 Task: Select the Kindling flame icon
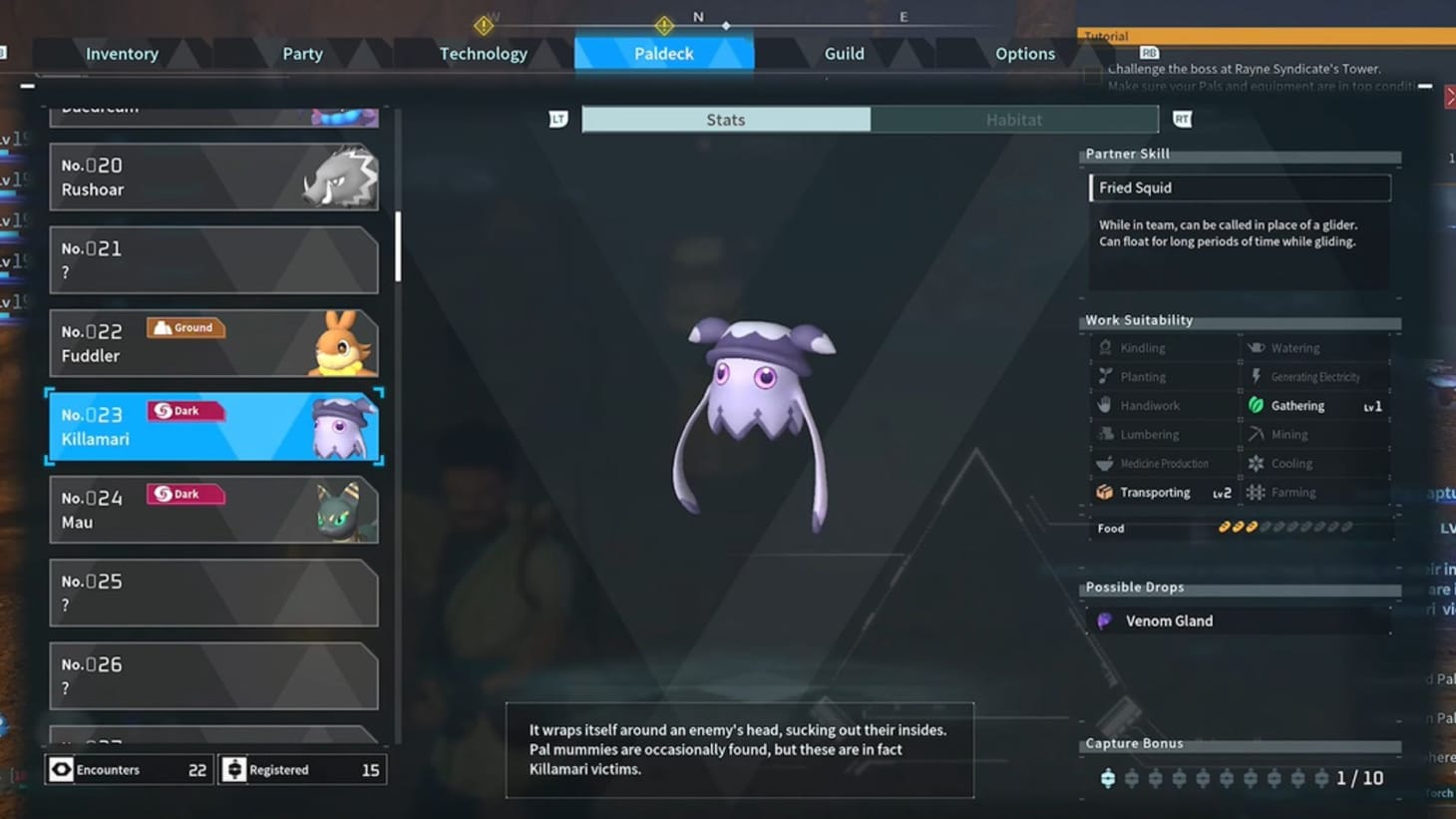[x=1105, y=347]
